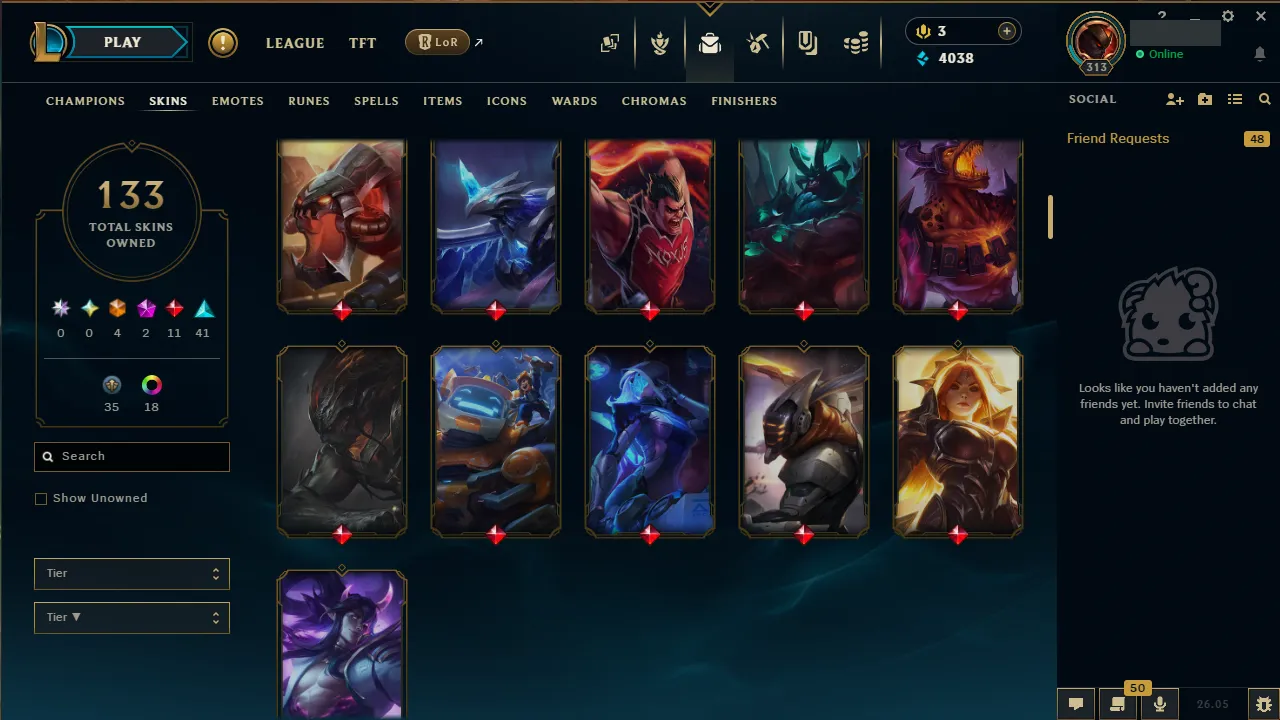
Task: Open the first Tier dropdown
Action: [x=131, y=573]
